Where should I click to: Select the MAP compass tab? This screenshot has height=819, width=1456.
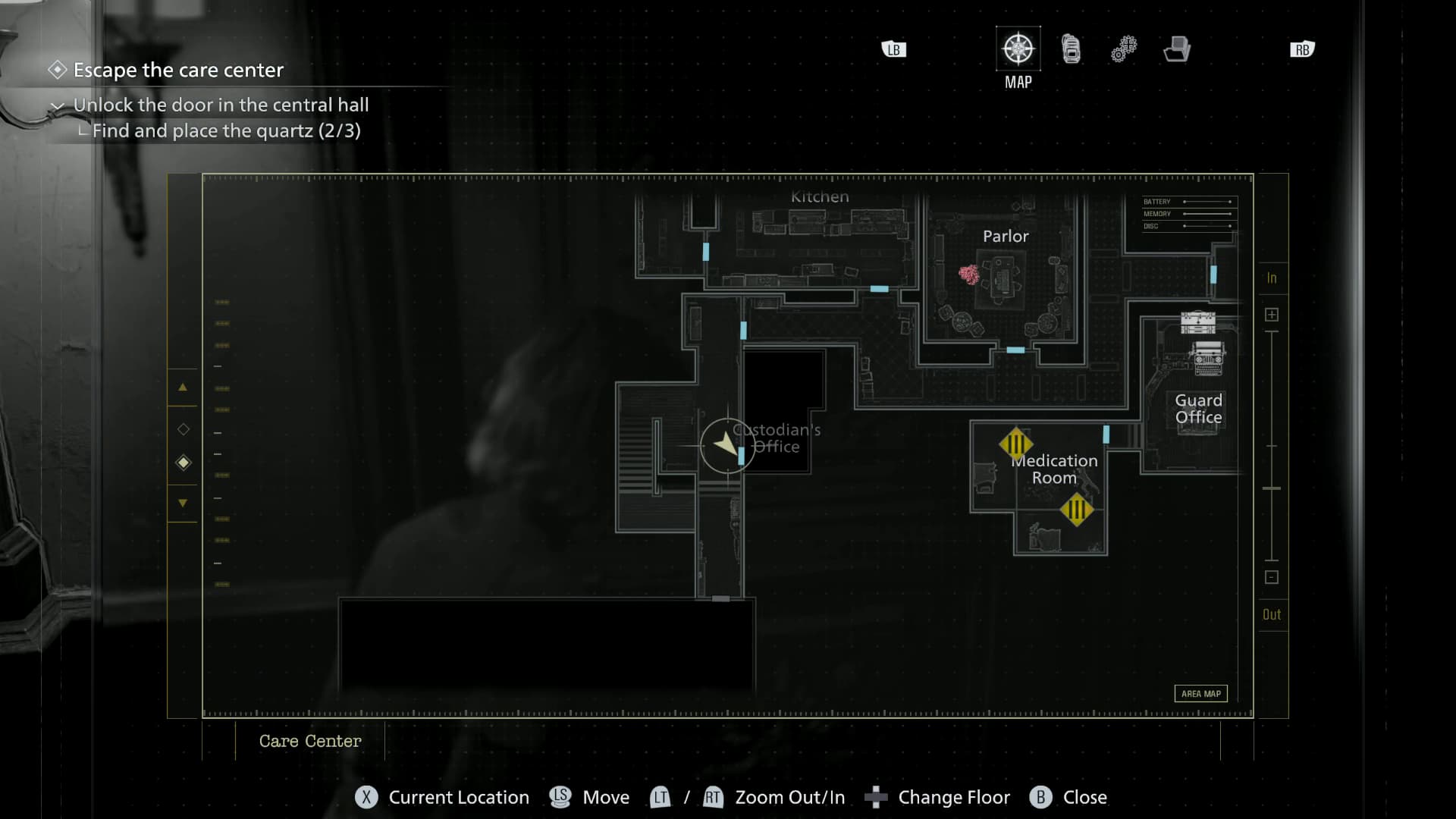pos(1018,49)
